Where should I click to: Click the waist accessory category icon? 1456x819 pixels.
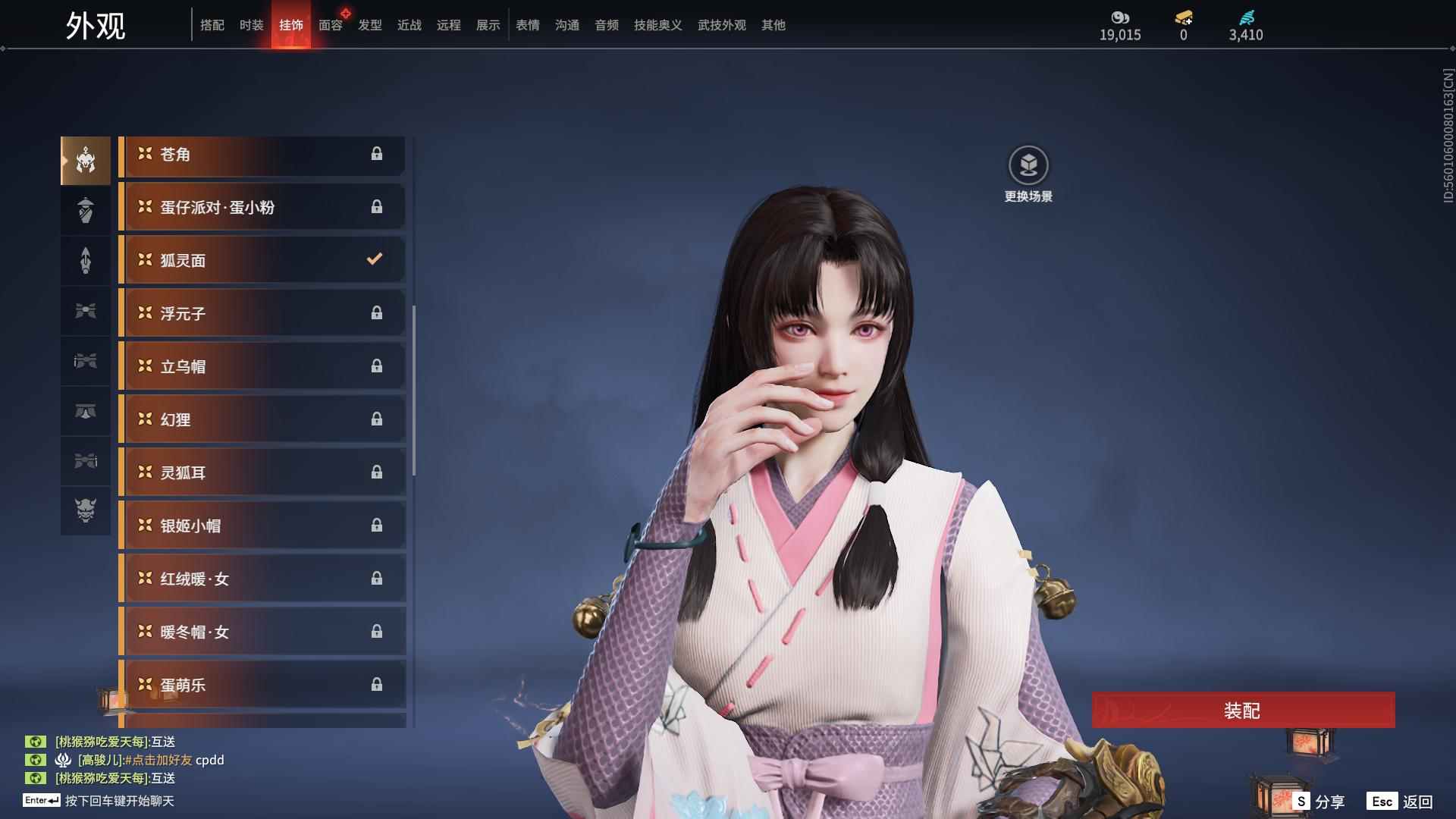86,412
